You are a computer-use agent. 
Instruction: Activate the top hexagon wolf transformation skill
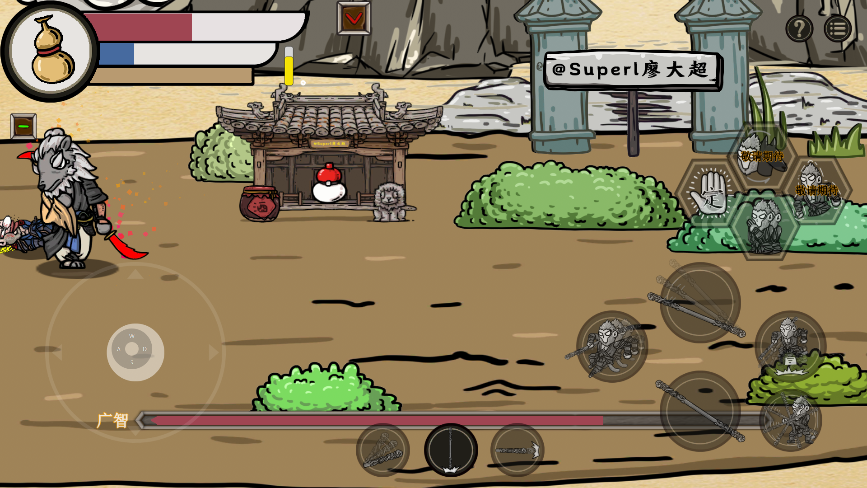click(x=762, y=153)
